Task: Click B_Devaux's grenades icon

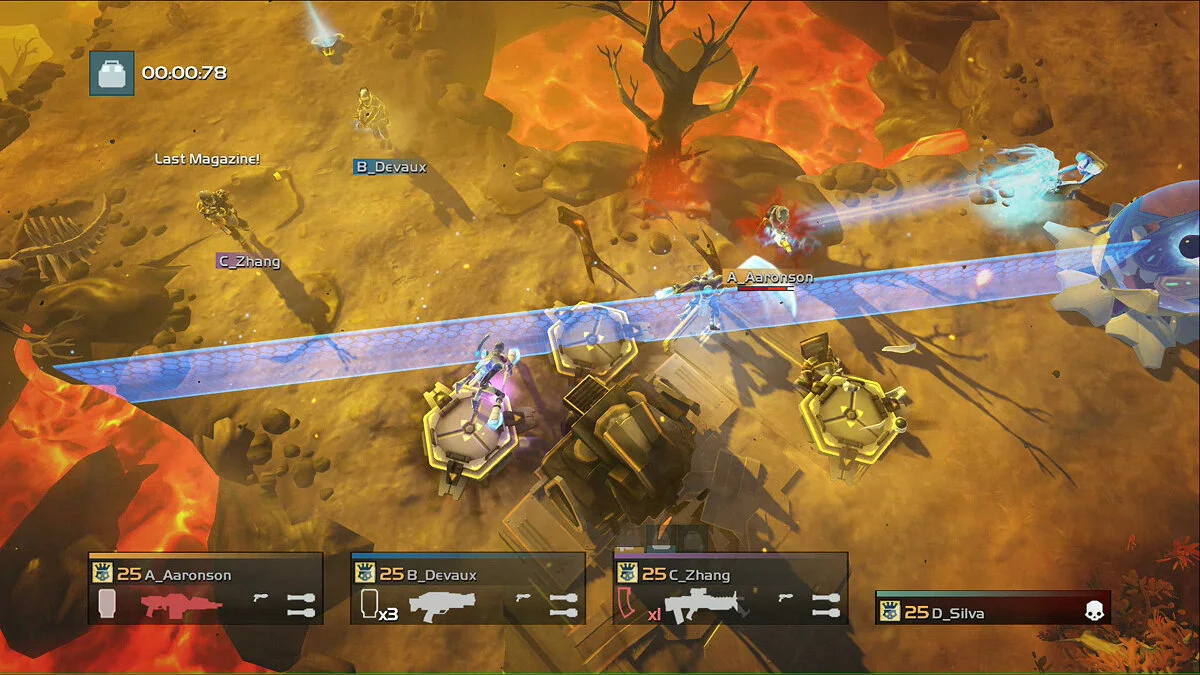Action: pos(564,604)
